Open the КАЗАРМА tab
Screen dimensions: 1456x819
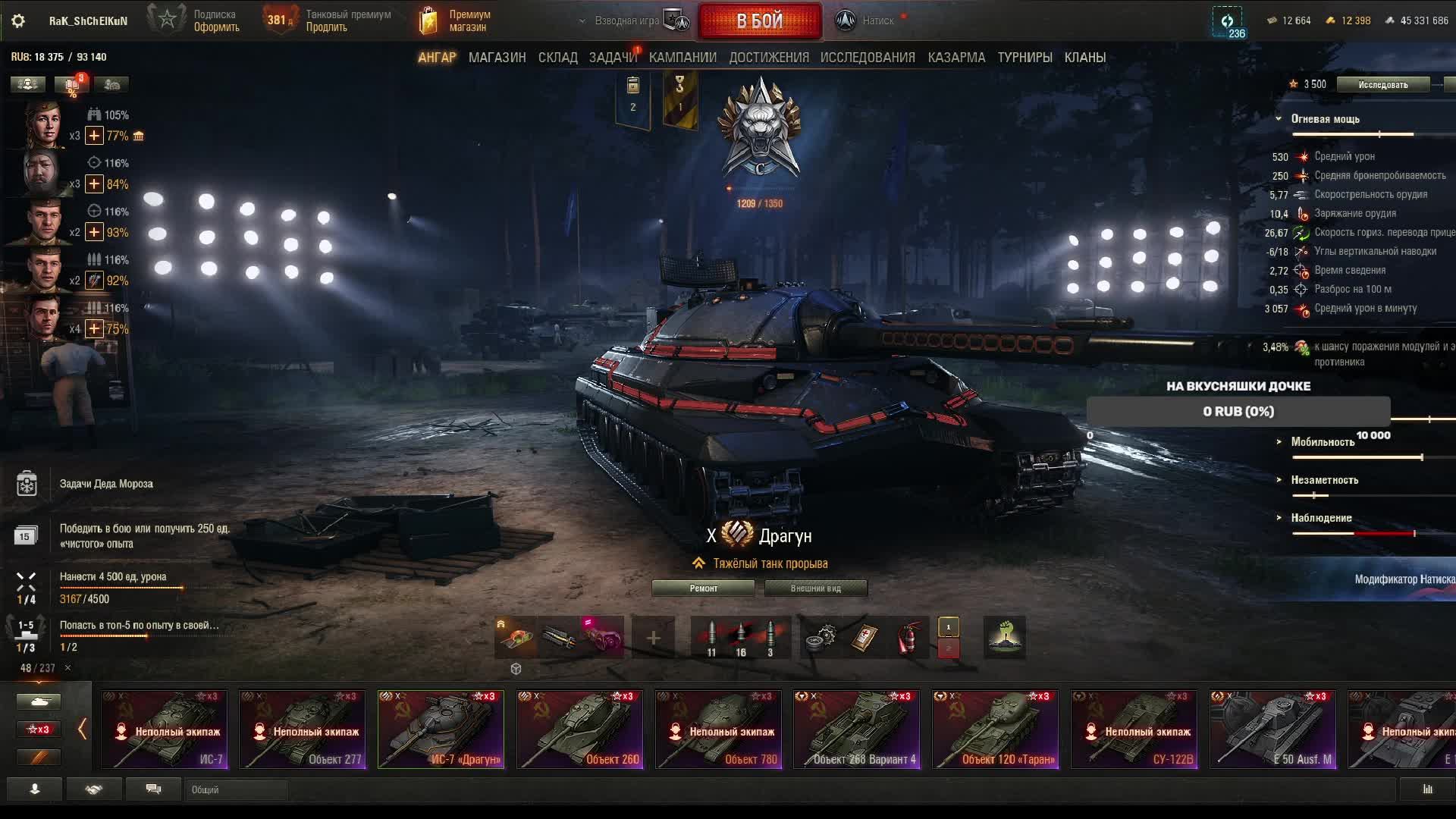956,58
